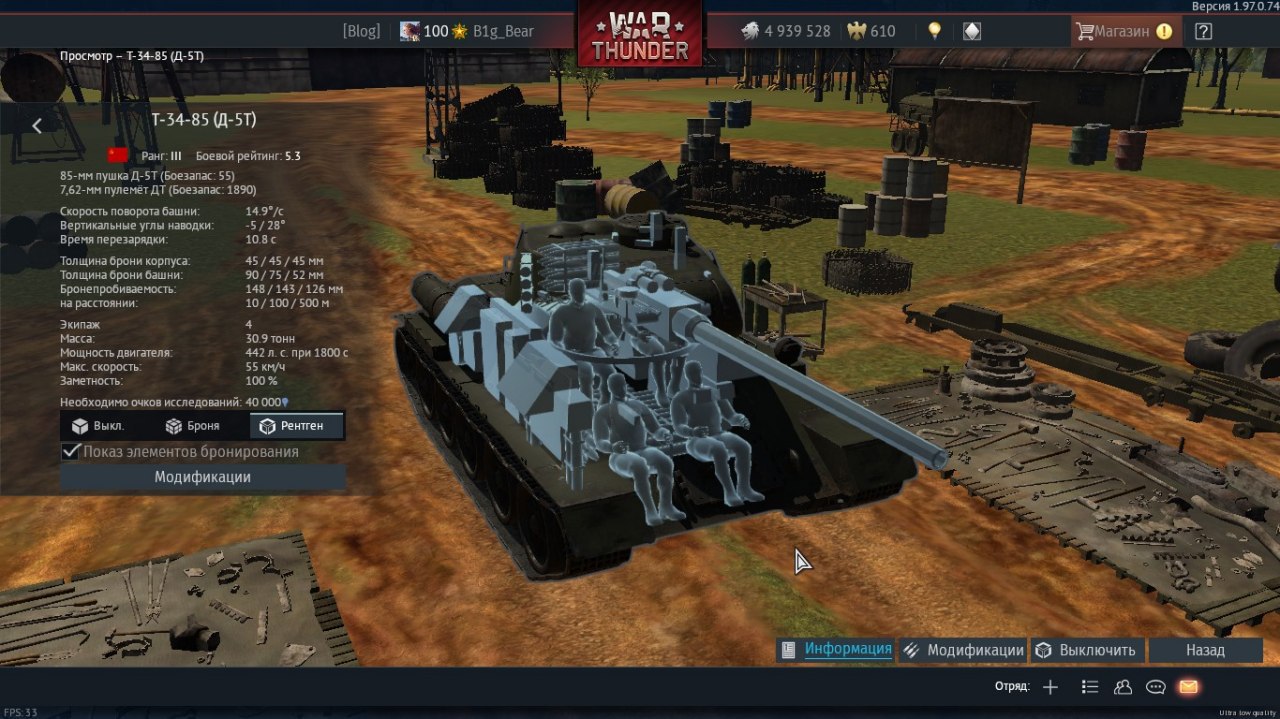Click the Выключить button

tap(1085, 650)
